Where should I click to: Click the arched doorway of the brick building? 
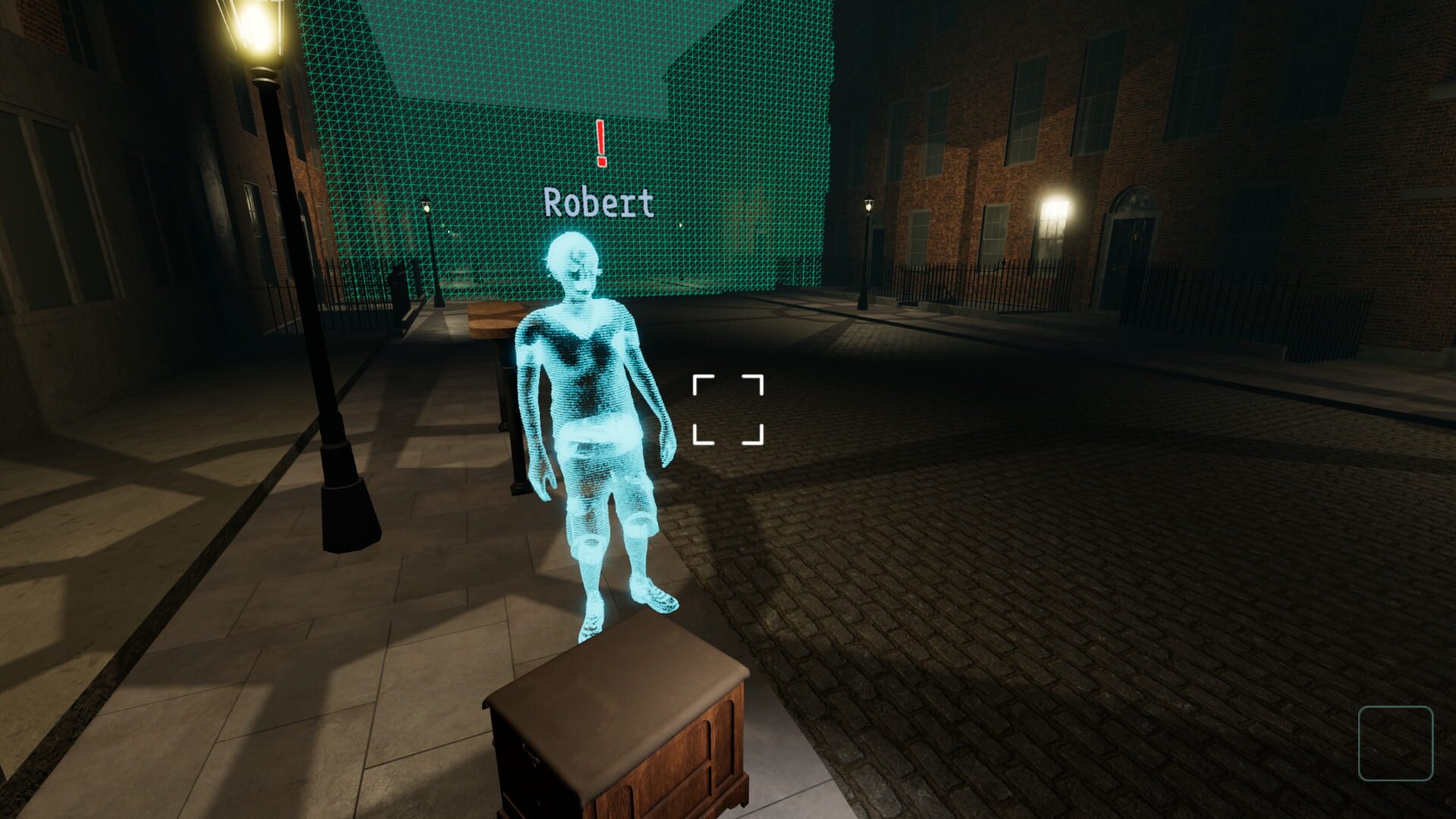(1131, 227)
